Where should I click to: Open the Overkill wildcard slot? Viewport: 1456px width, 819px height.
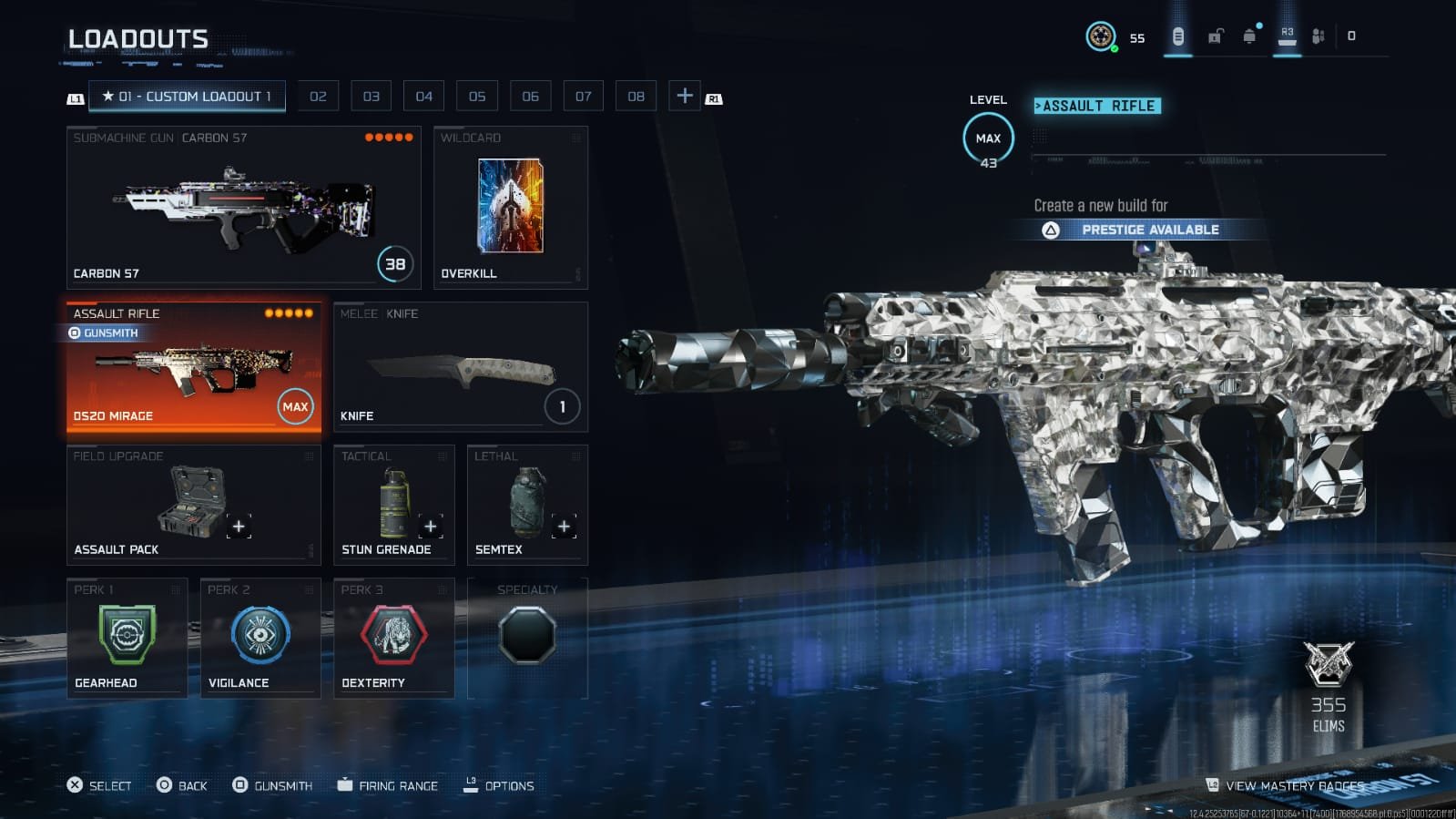pos(510,207)
